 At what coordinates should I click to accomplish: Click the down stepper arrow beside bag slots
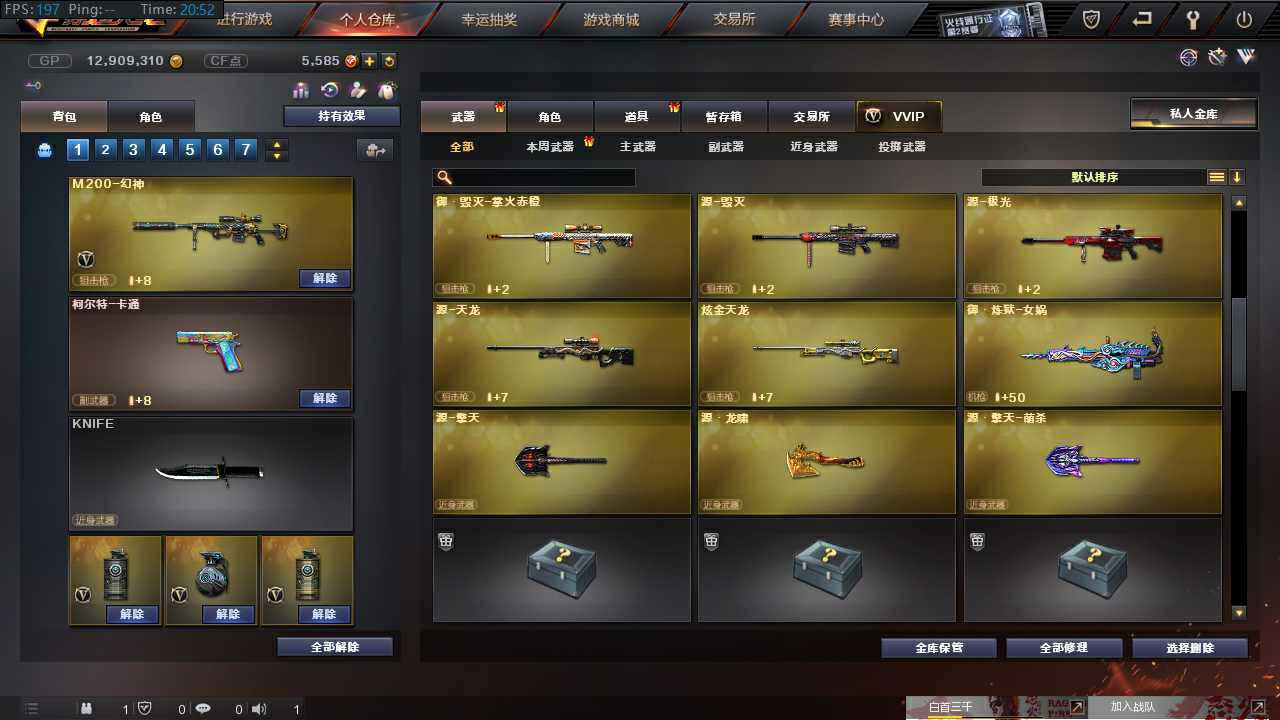tap(277, 156)
